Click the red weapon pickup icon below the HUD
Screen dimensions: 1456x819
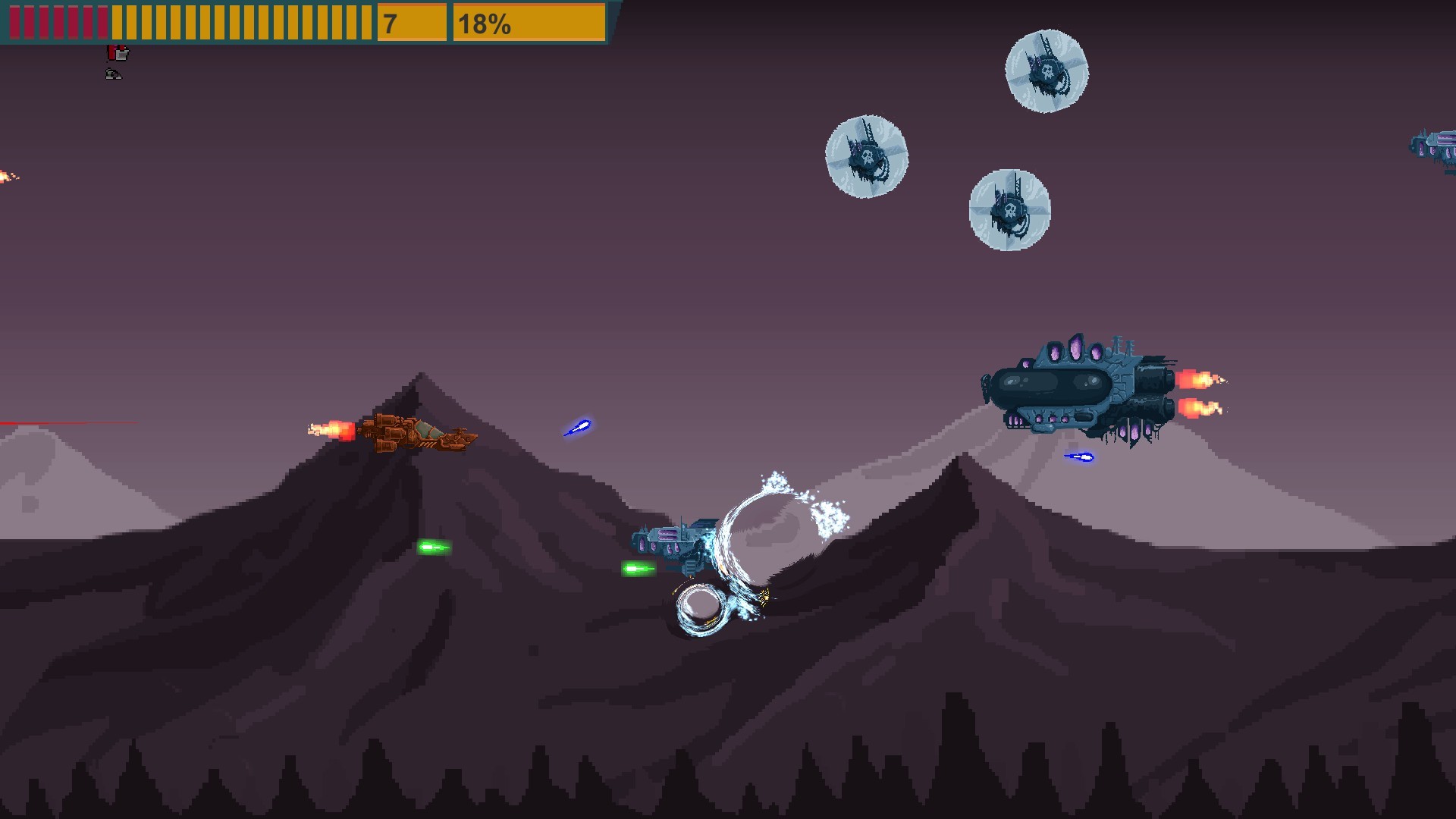pos(118,53)
